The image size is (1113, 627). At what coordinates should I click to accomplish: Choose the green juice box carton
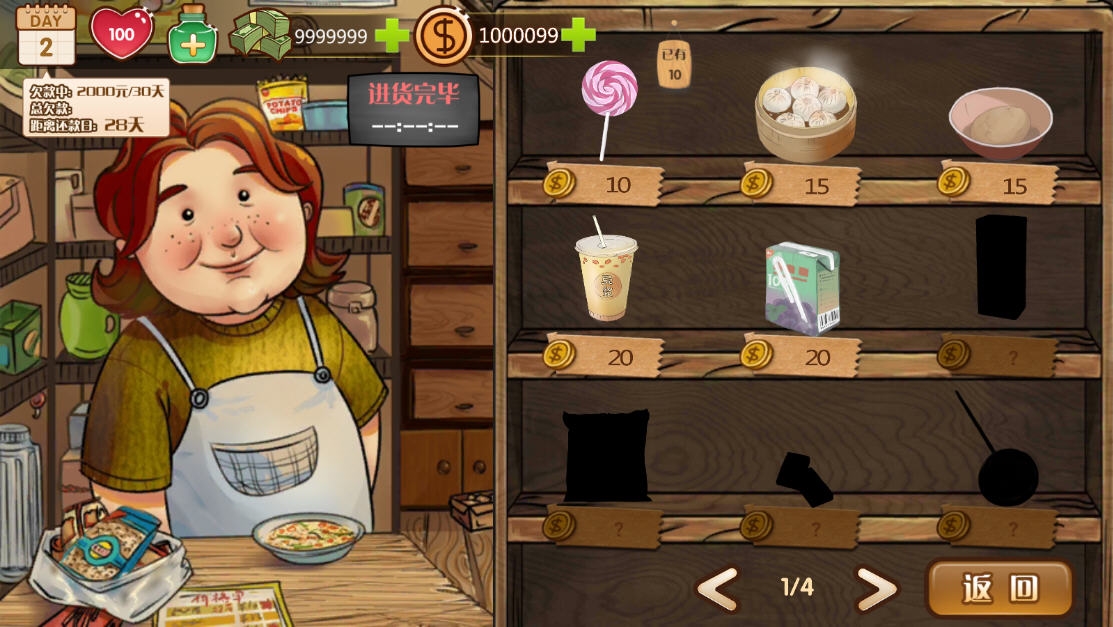tap(802, 288)
